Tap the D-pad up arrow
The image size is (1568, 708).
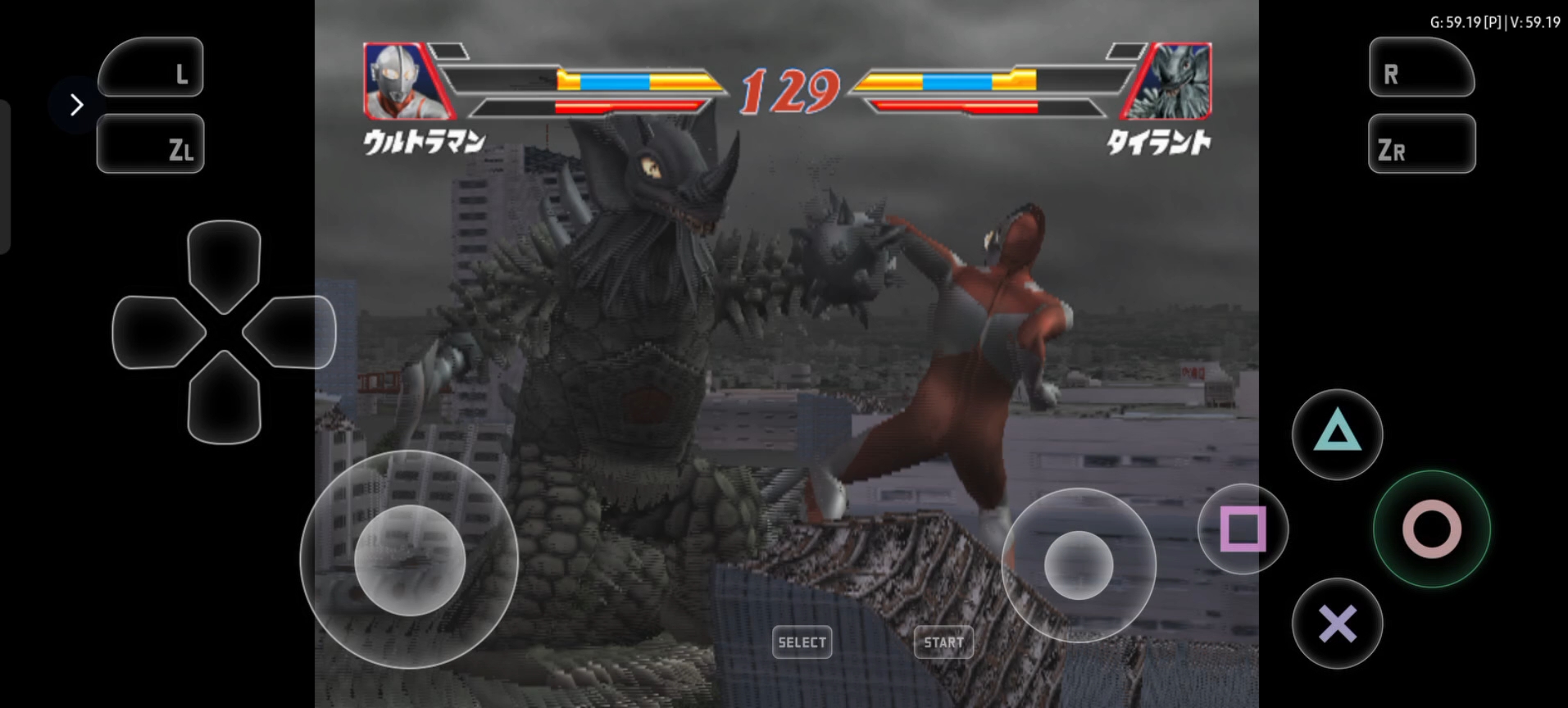pos(224,262)
